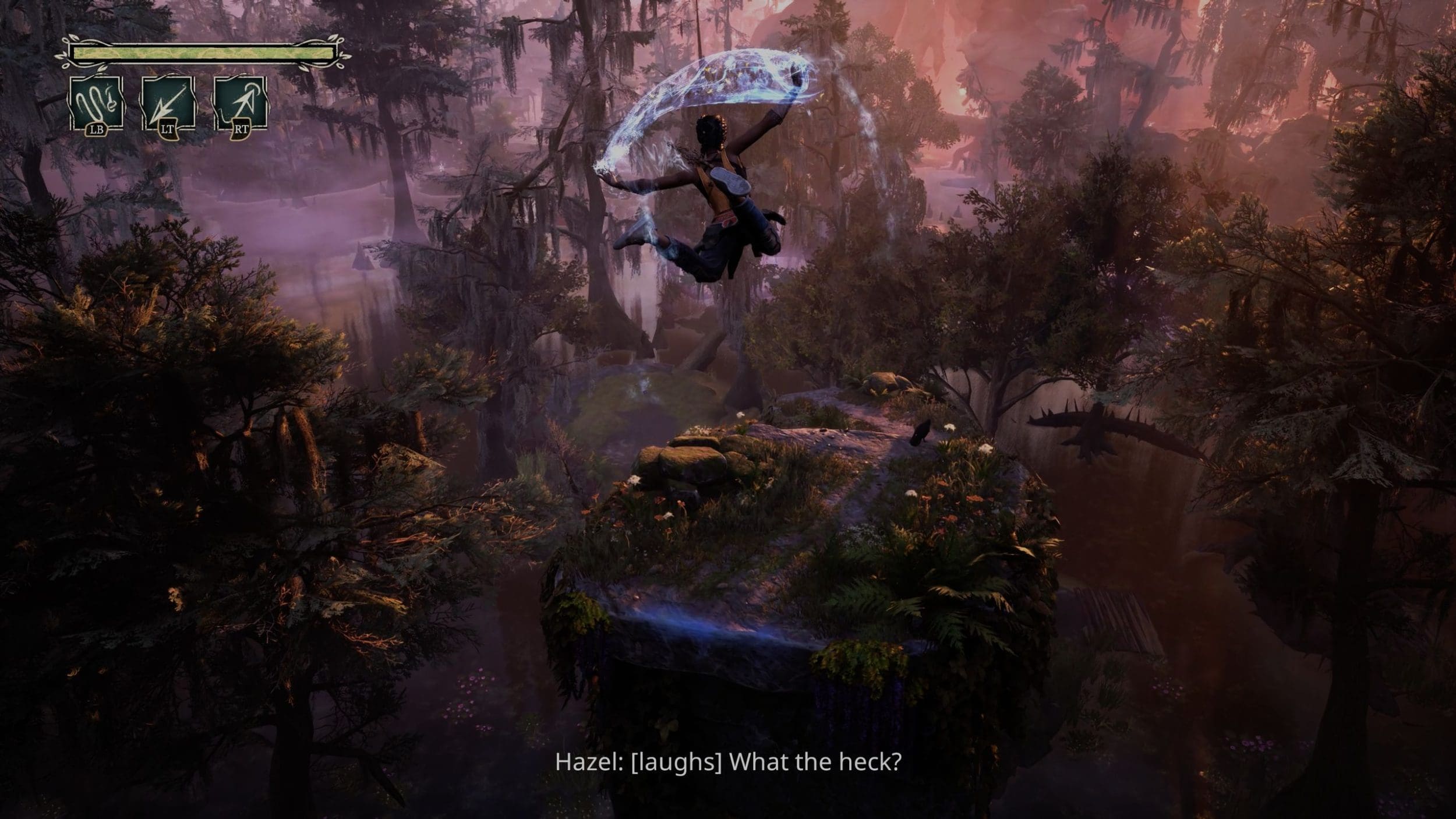The width and height of the screenshot is (1456, 819).
Task: Activate the downward-left arrow ability icon
Action: [168, 105]
